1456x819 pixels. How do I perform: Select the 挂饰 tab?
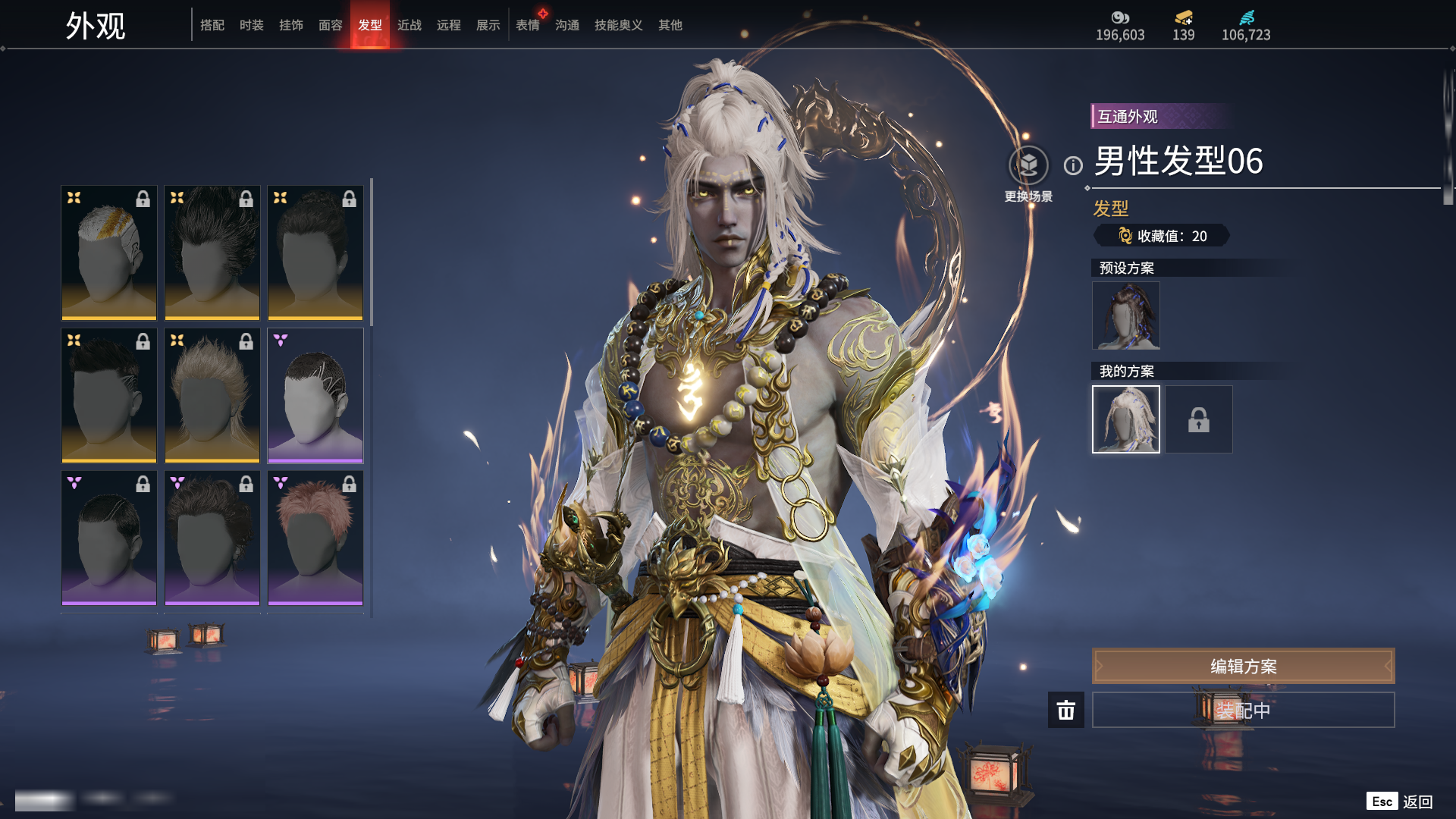291,25
